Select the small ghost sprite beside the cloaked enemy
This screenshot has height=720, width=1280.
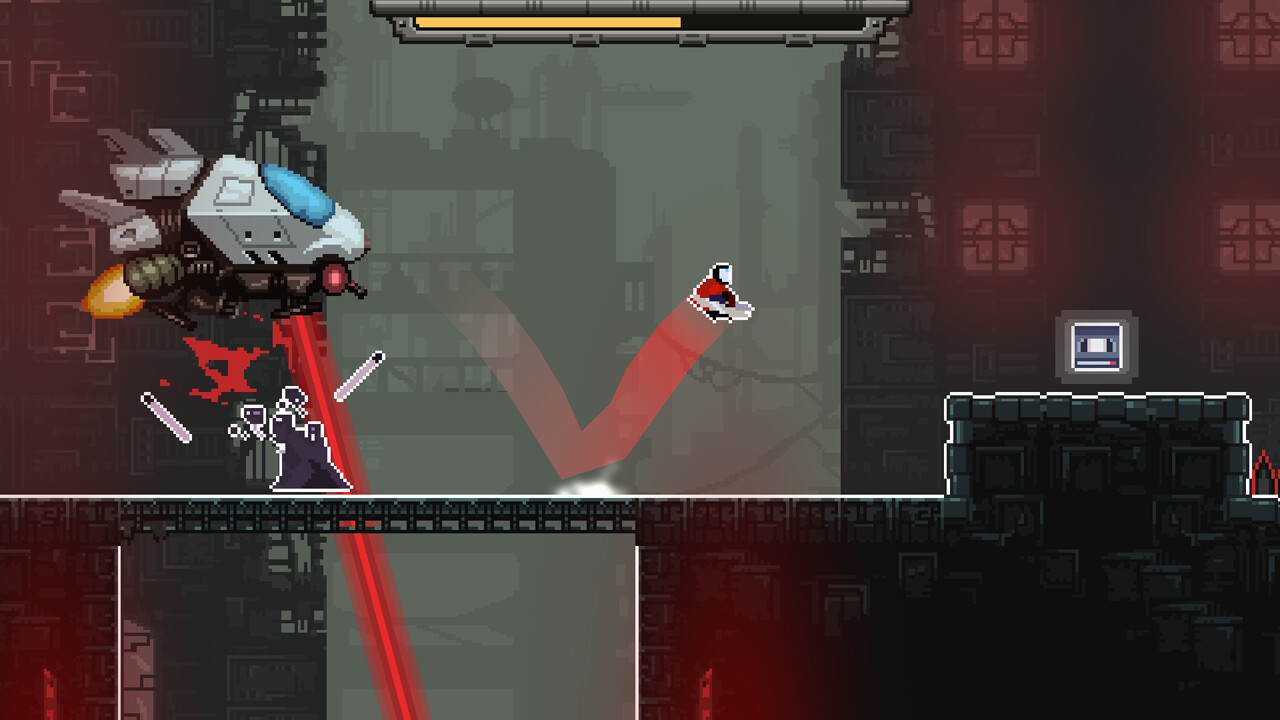tap(253, 413)
